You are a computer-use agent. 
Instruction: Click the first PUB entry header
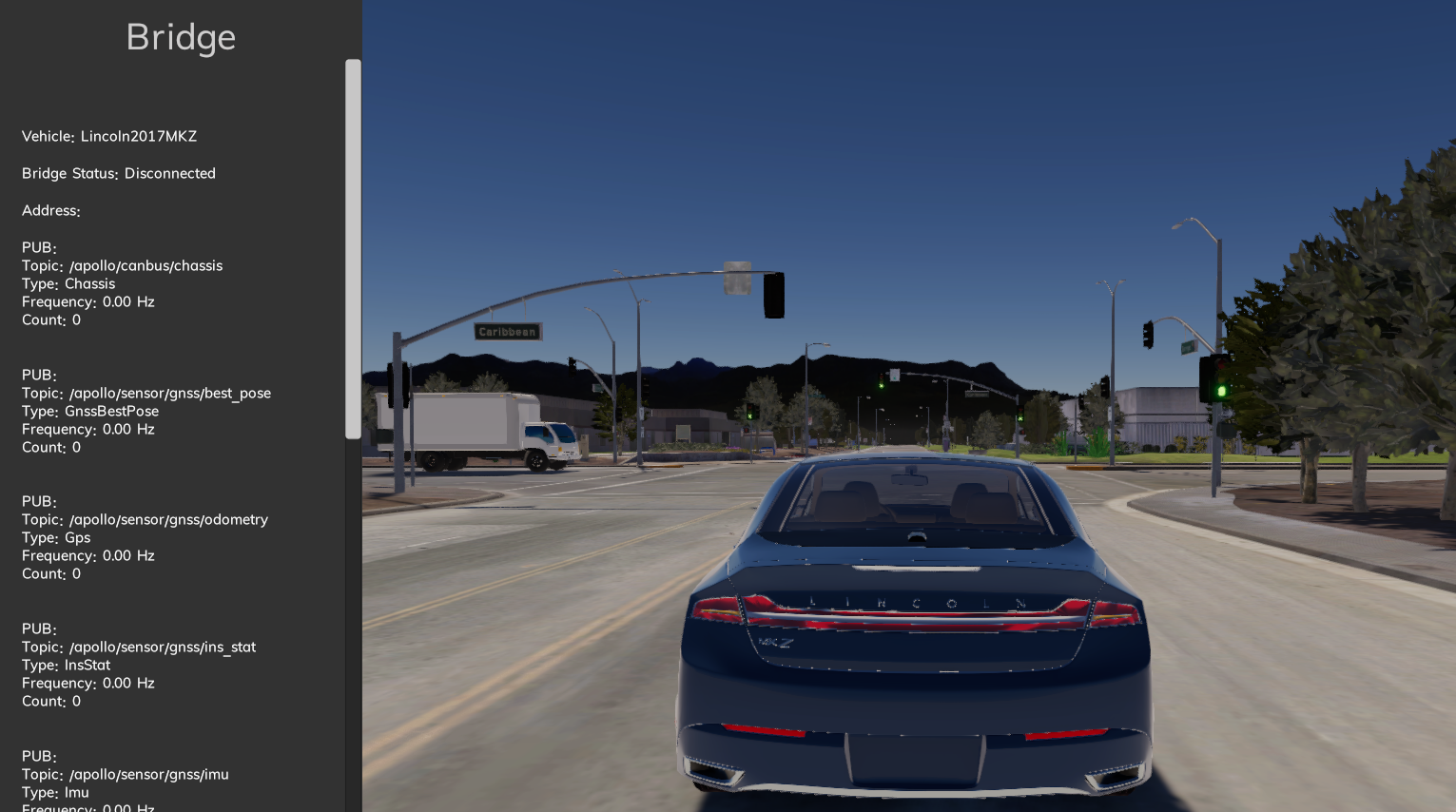click(35, 247)
